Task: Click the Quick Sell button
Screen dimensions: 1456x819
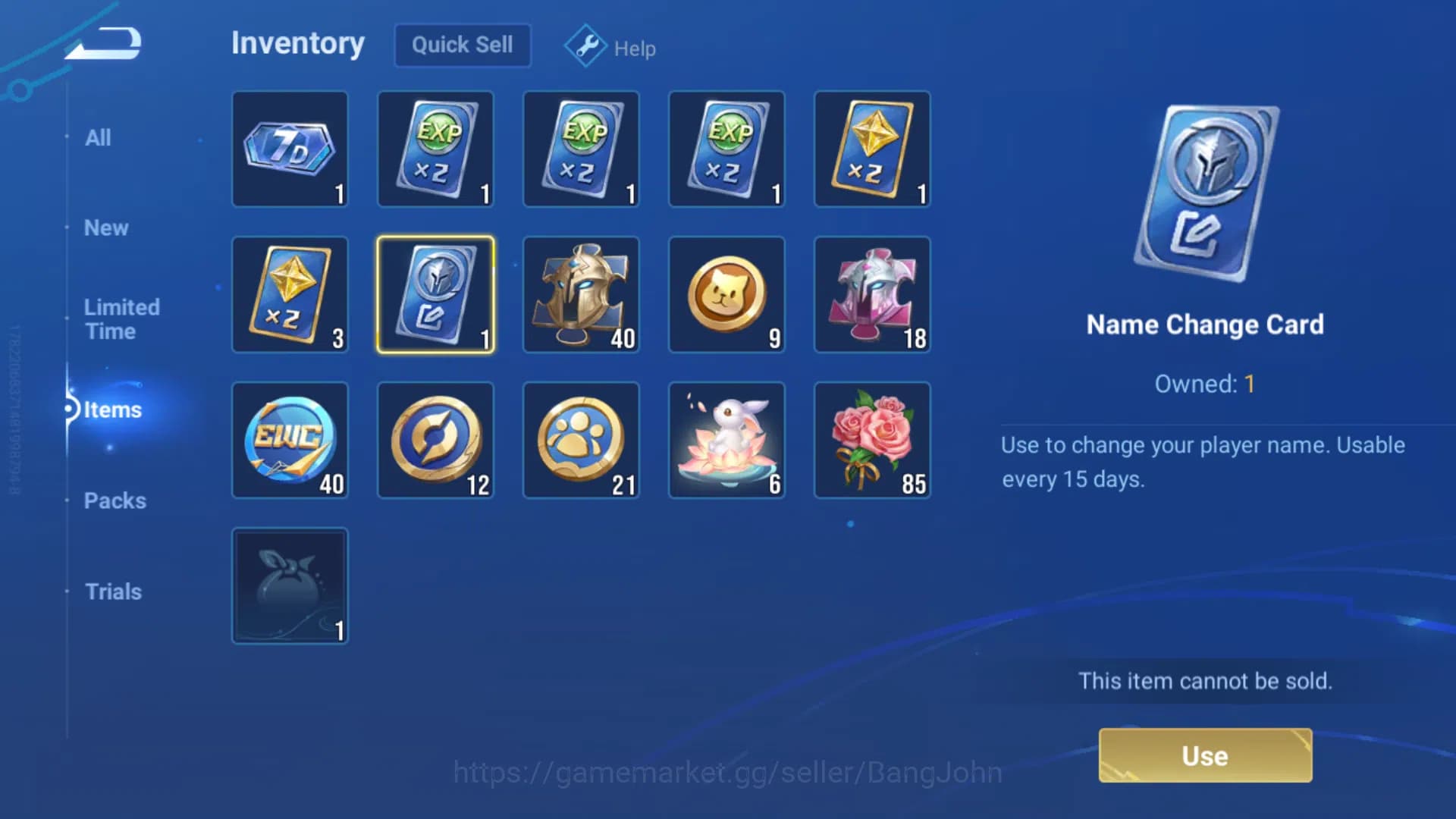Action: pos(462,45)
